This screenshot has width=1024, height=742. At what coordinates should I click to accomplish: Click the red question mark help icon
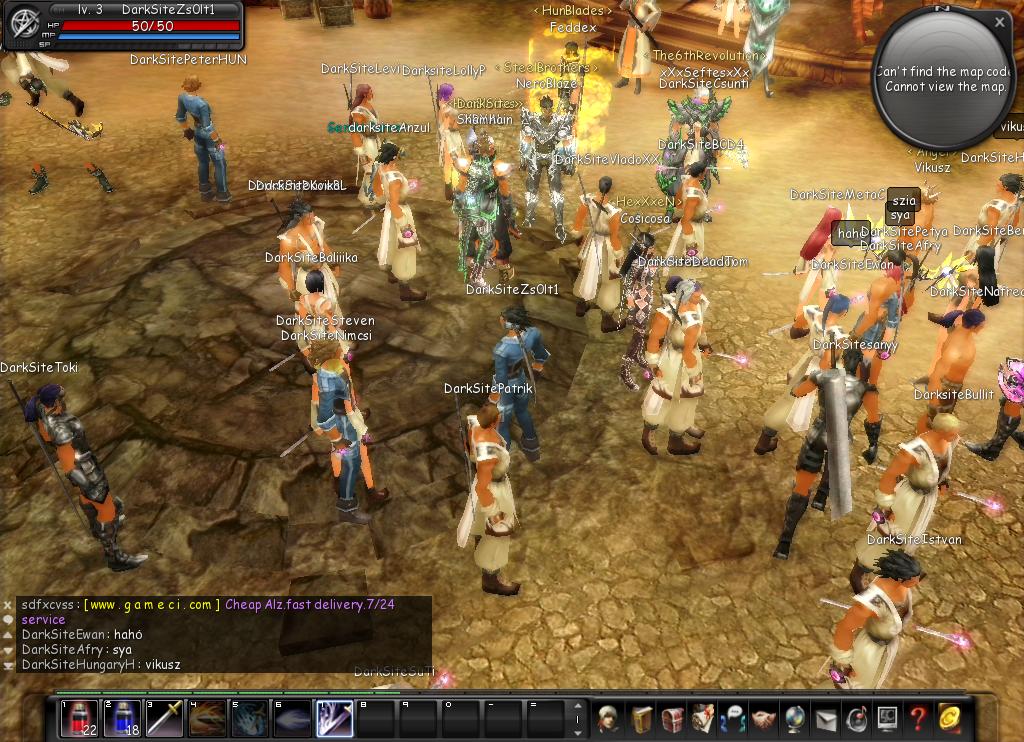(918, 719)
